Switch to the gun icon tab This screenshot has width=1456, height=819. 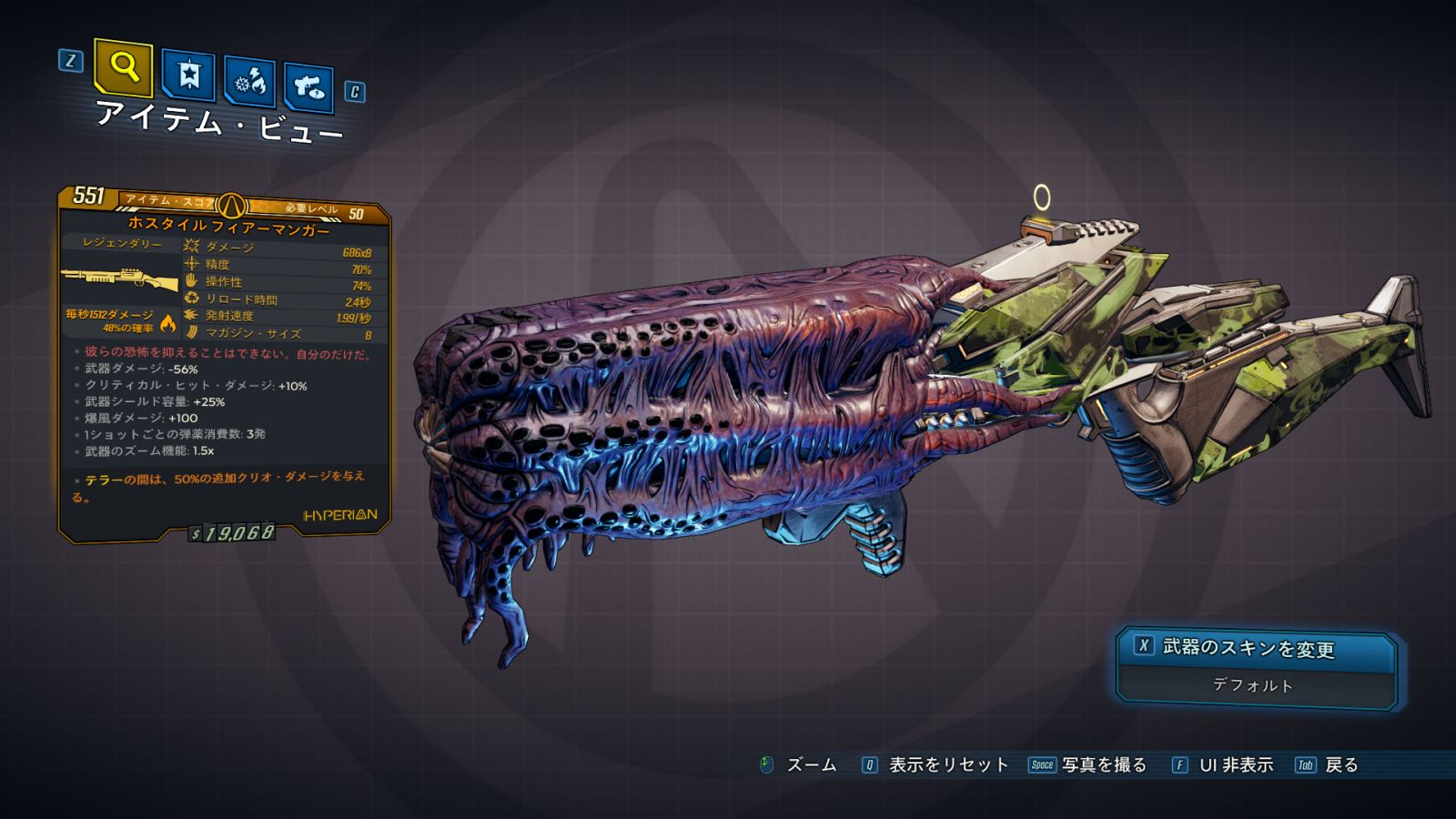tap(308, 87)
